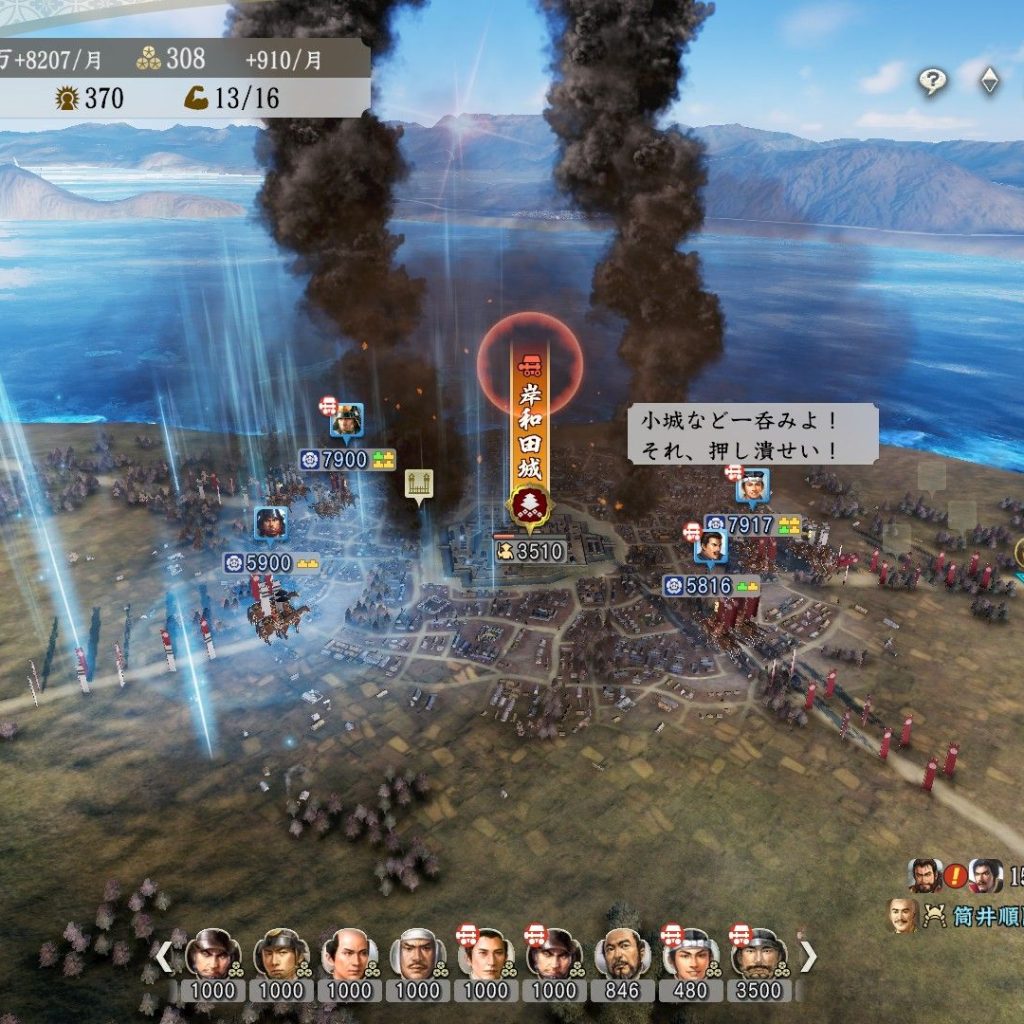Show previous officers with left arrow
1024x1024 pixels.
(x=164, y=957)
